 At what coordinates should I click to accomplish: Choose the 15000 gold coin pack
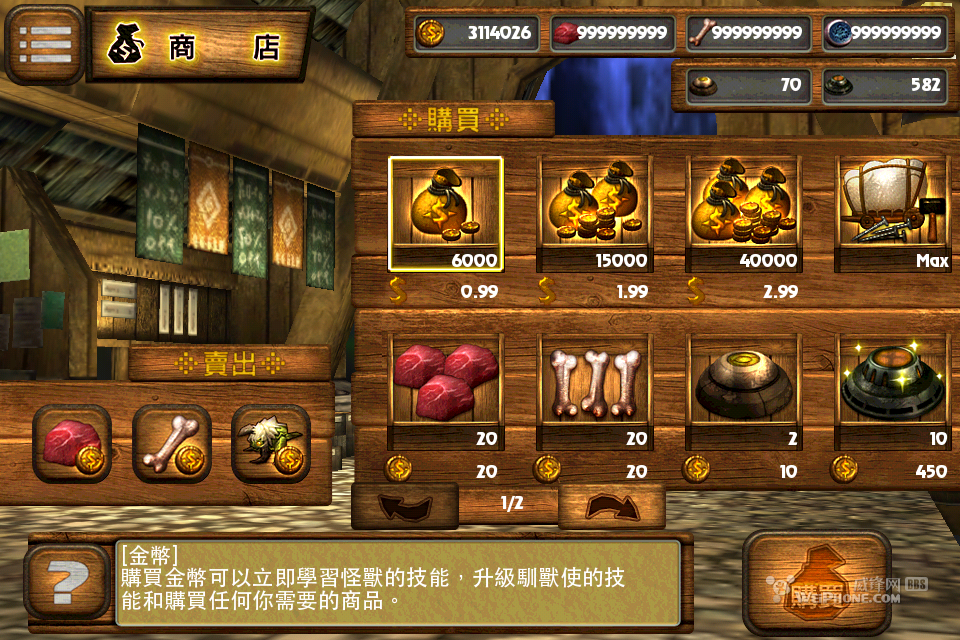[594, 214]
